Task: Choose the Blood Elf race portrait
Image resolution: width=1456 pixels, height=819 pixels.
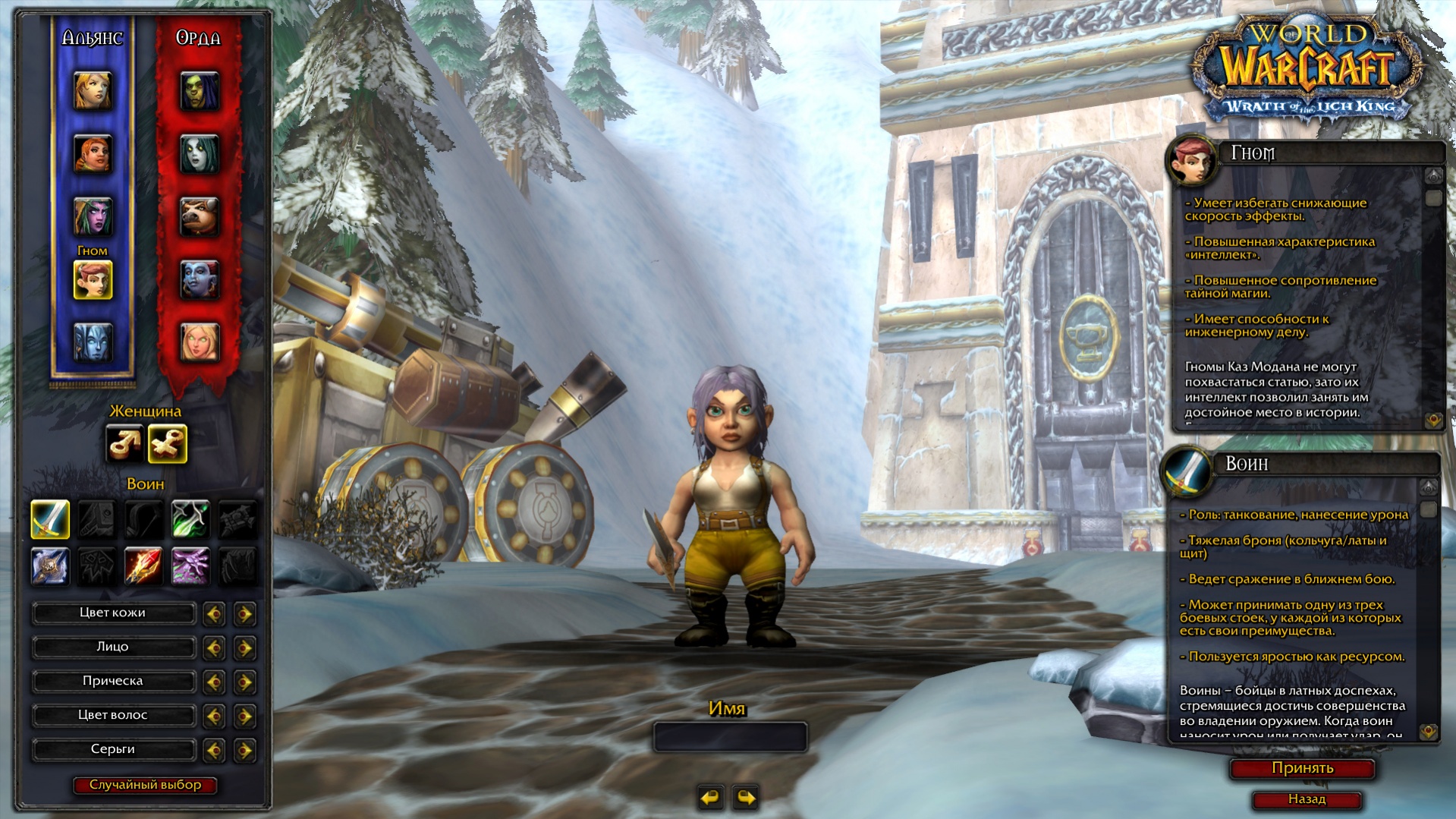Action: 200,342
